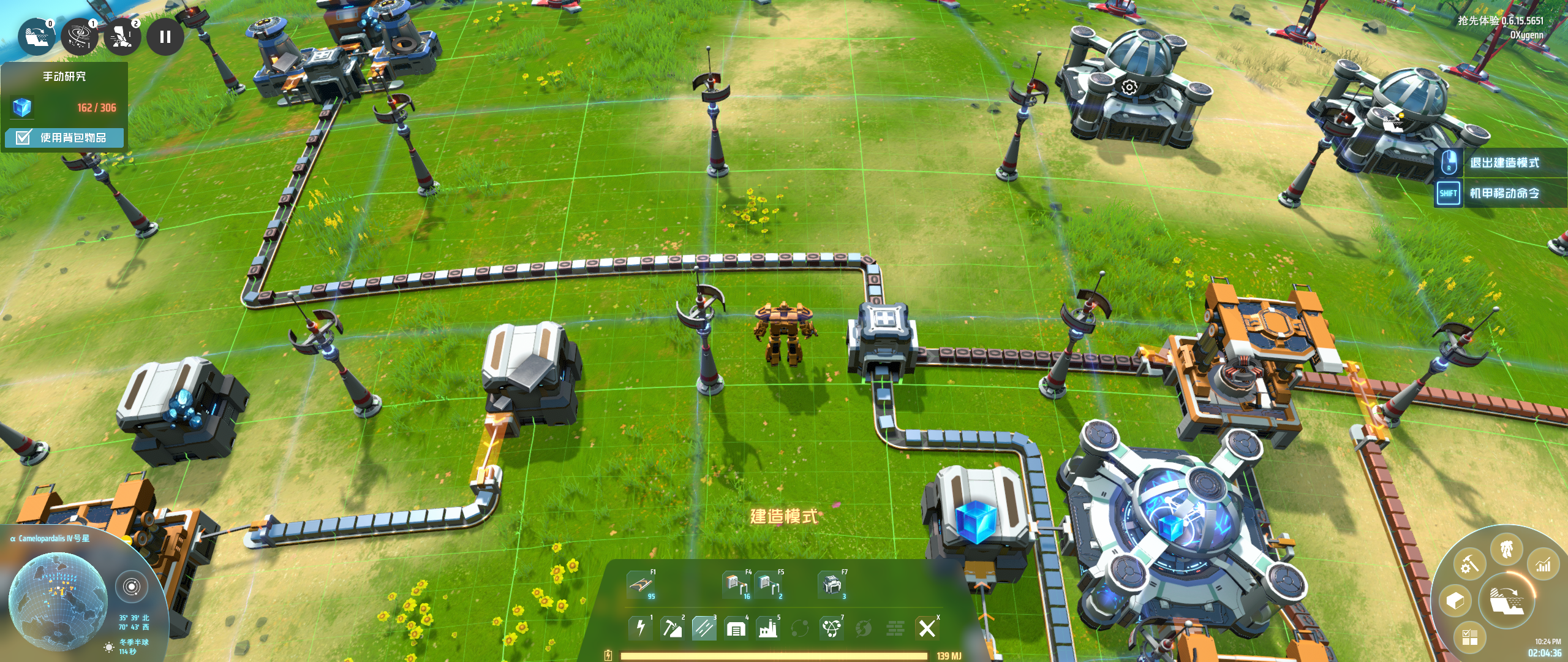Select the splitter build slot marked F7

(832, 584)
